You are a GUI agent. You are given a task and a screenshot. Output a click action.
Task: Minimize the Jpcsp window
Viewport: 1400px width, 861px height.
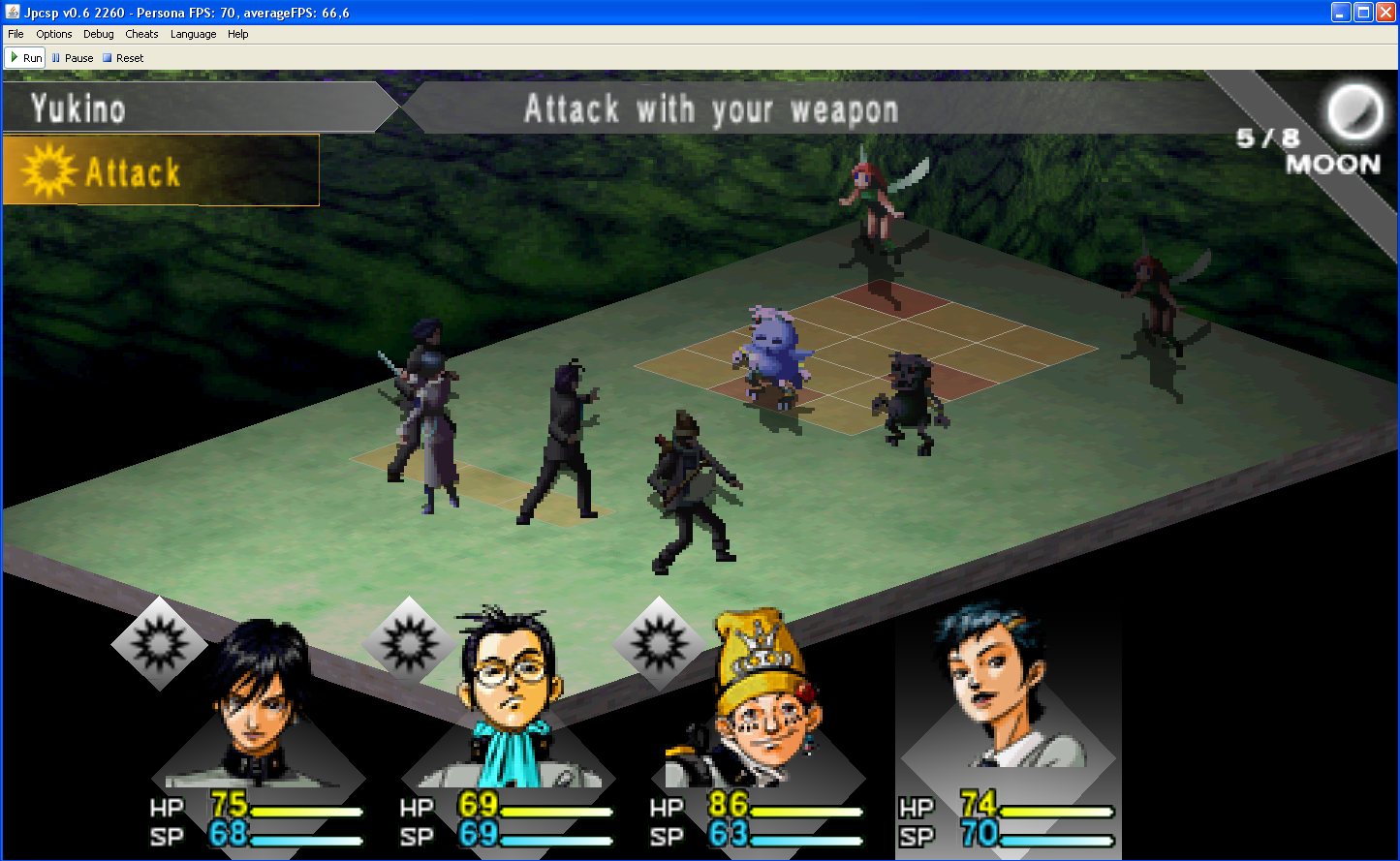click(1341, 13)
